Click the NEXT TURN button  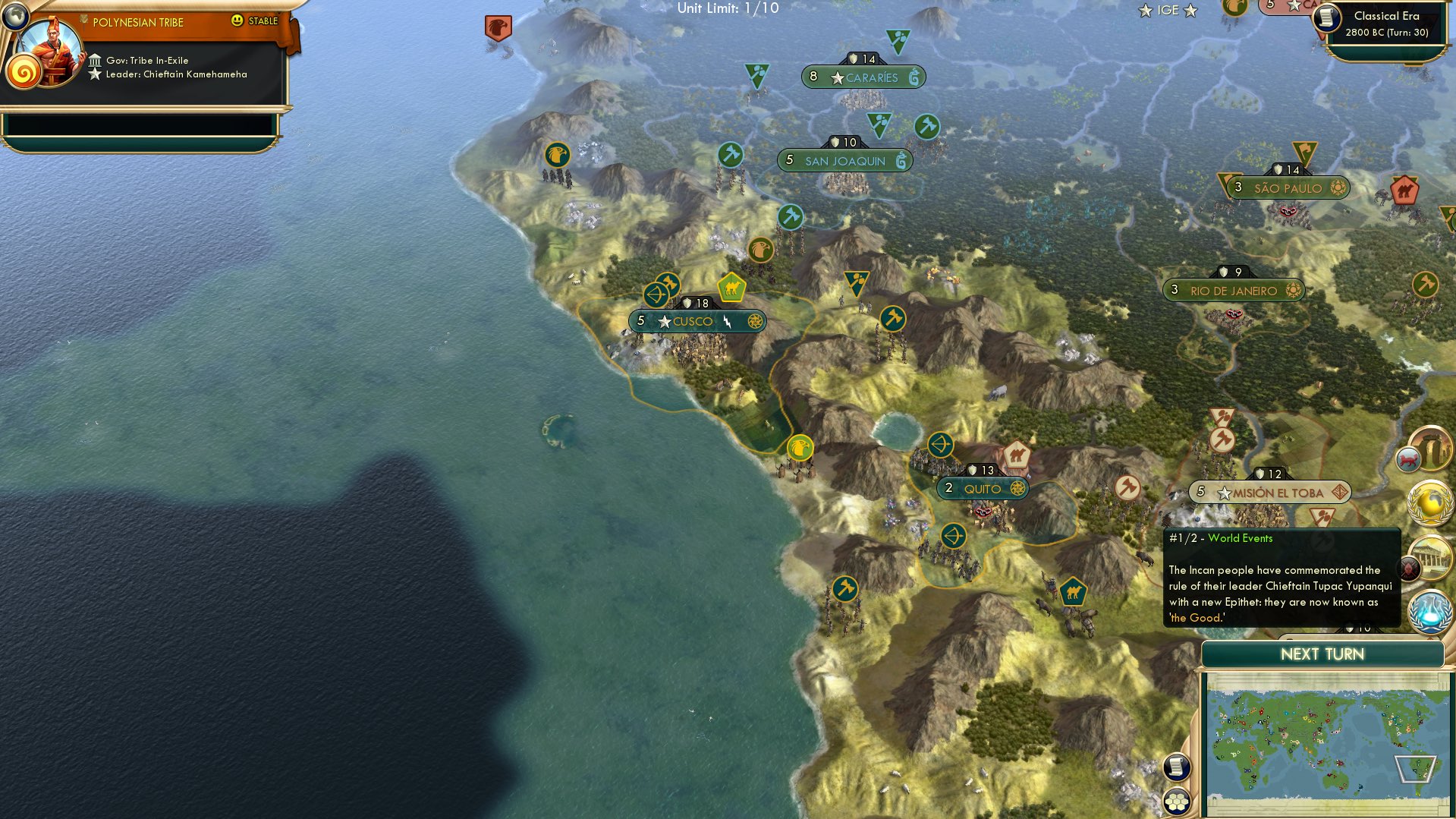pyautogui.click(x=1321, y=654)
